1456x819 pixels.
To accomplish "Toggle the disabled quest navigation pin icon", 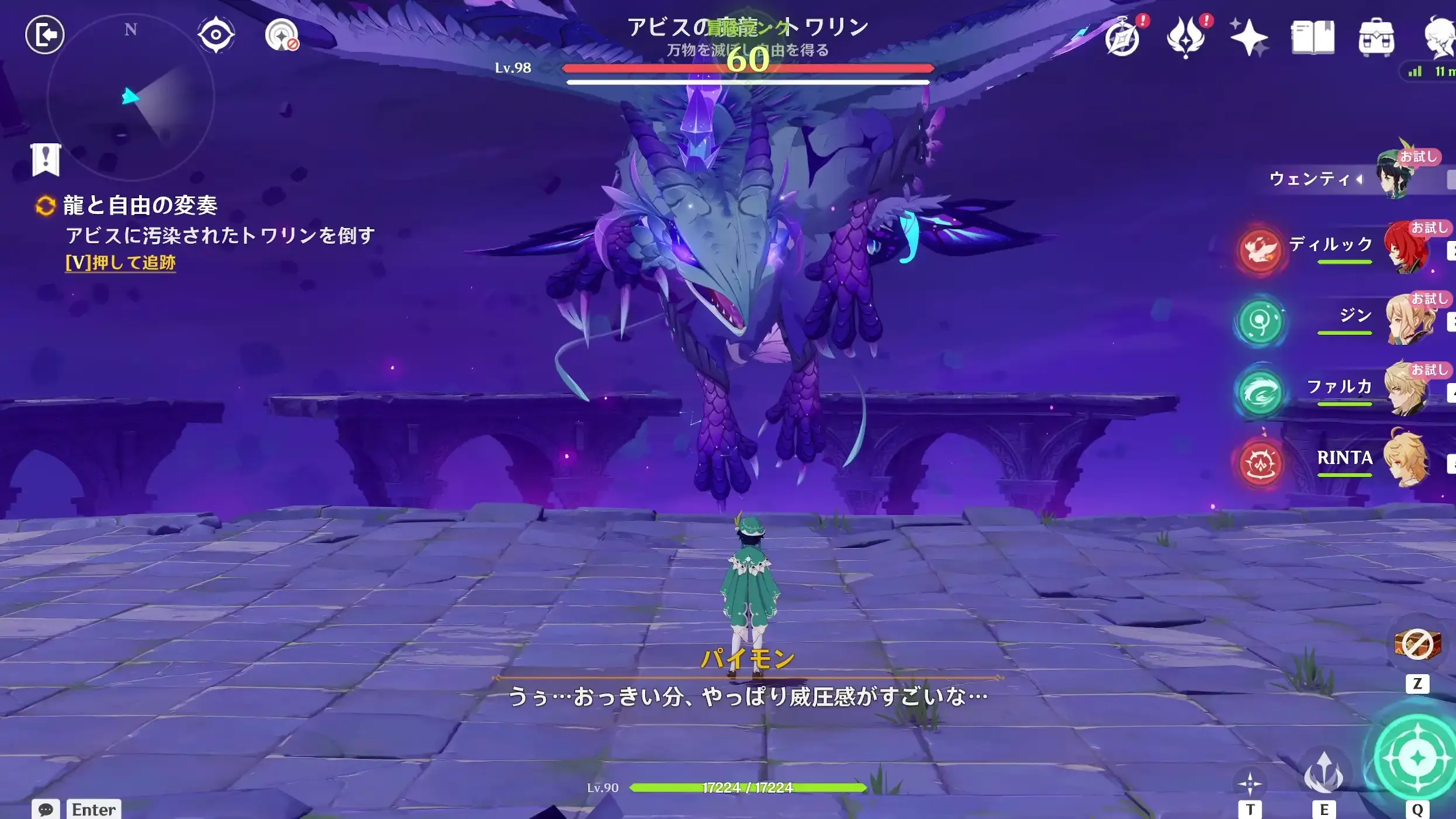I will tap(283, 34).
